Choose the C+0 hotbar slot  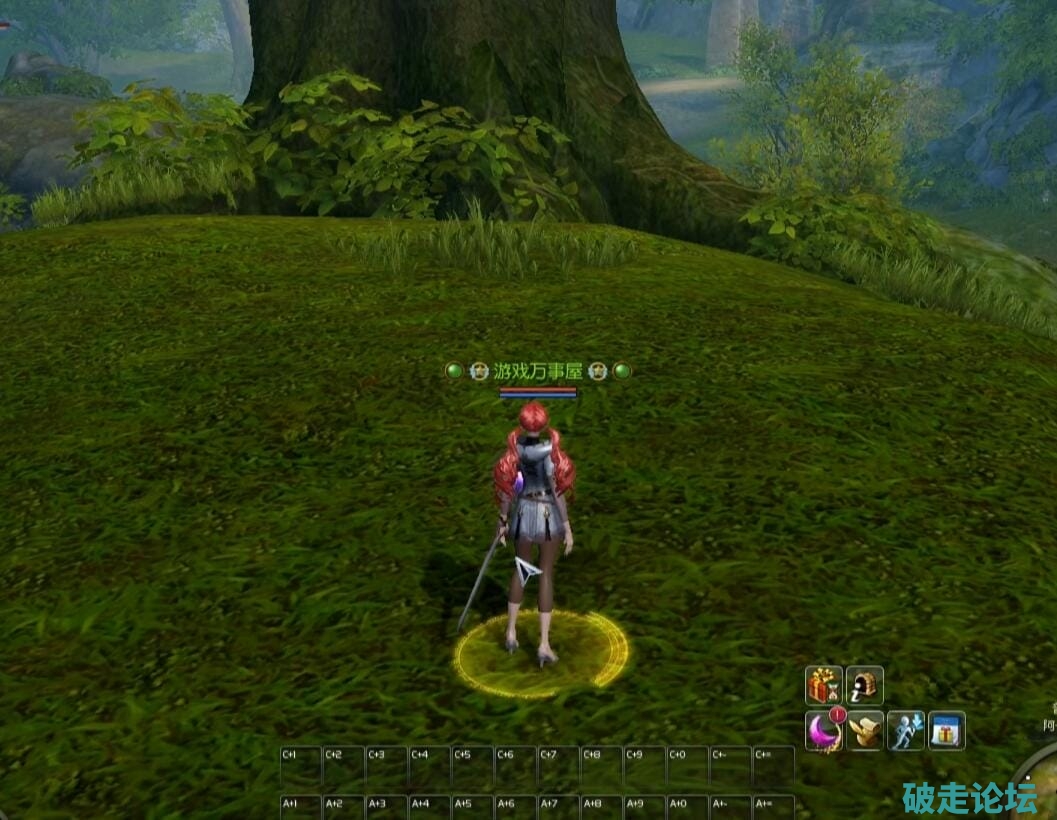pos(687,767)
